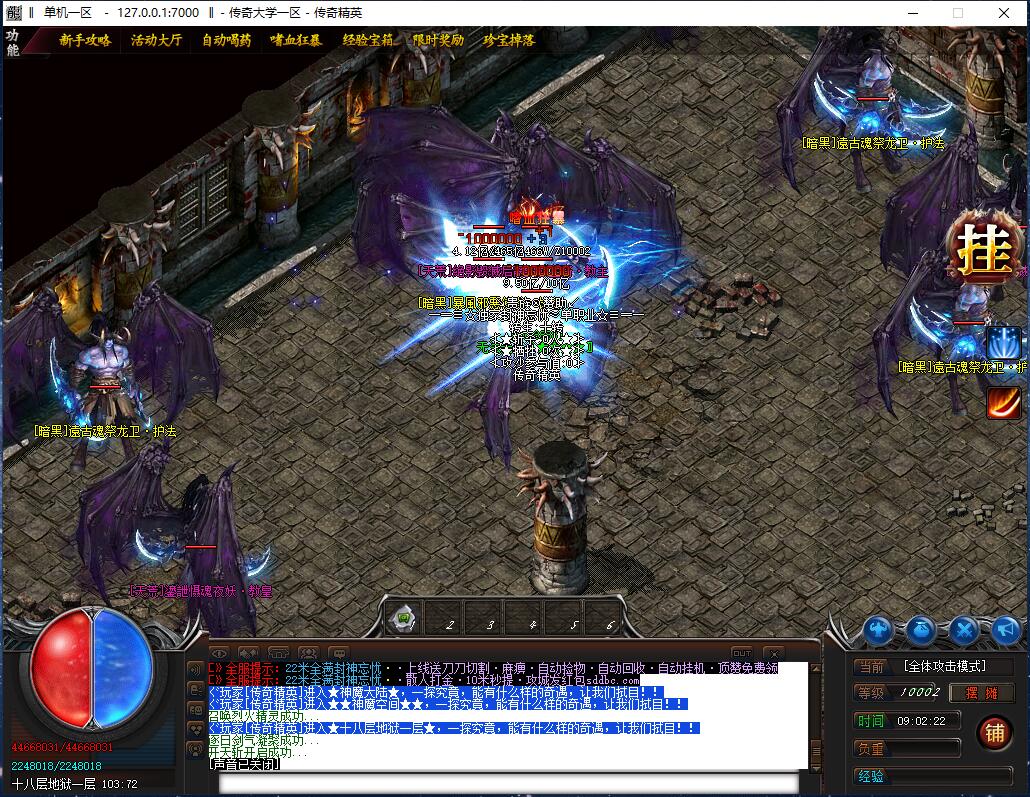1030x797 pixels.
Task: Switch the 全体攻击模式 attack mode
Action: point(944,666)
